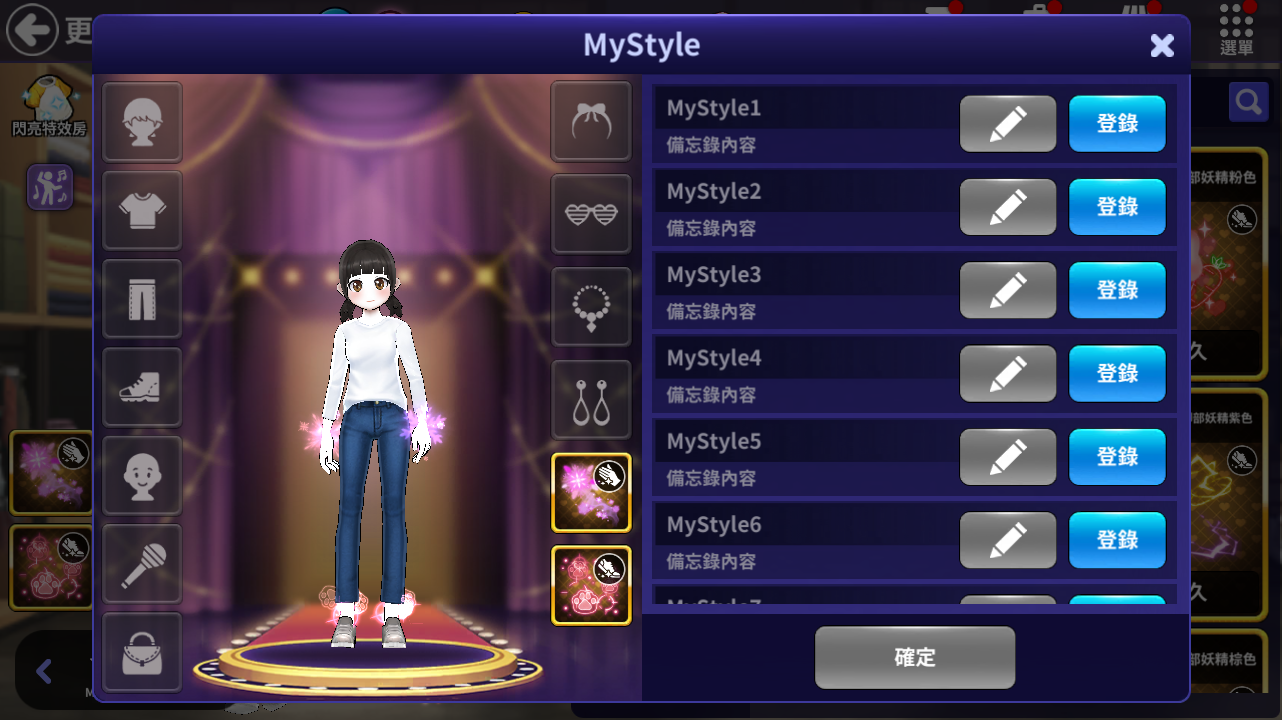Register outfit to MyStyle3

[1117, 290]
